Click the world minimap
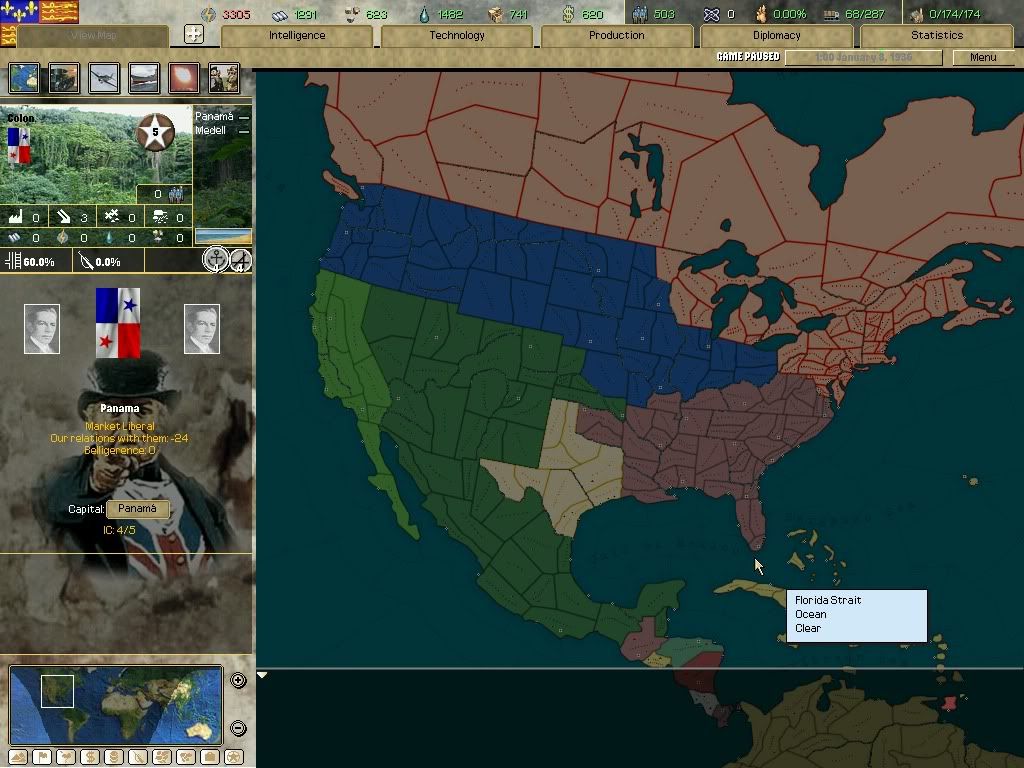This screenshot has width=1024, height=768. coord(115,705)
